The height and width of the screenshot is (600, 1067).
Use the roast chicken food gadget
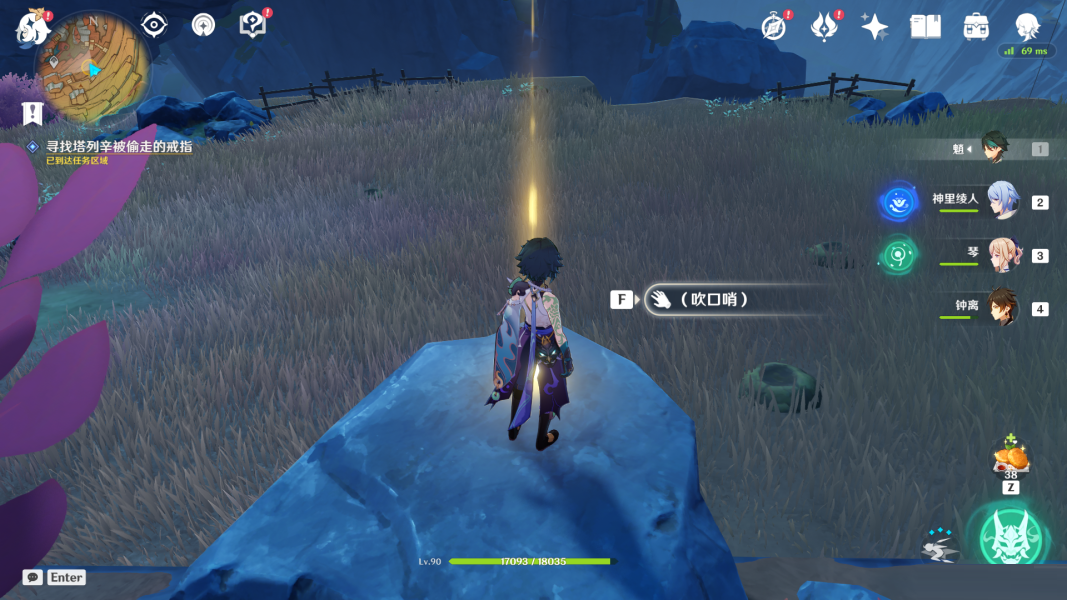tap(1010, 459)
